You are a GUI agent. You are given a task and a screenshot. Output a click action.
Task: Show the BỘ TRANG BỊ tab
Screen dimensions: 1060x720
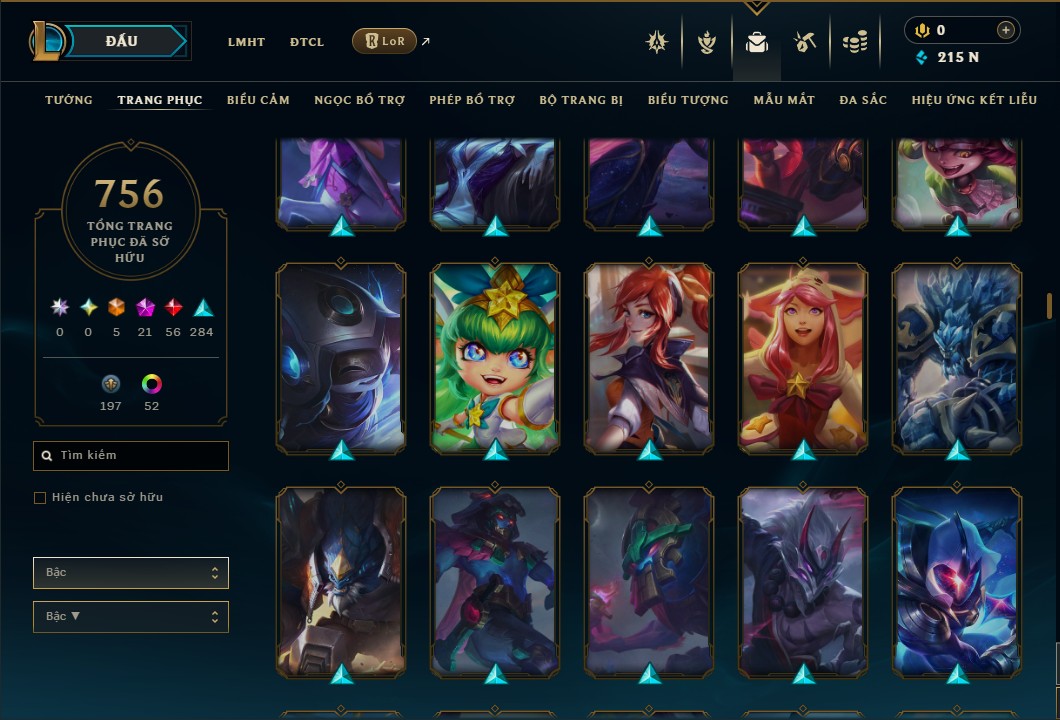click(x=581, y=100)
